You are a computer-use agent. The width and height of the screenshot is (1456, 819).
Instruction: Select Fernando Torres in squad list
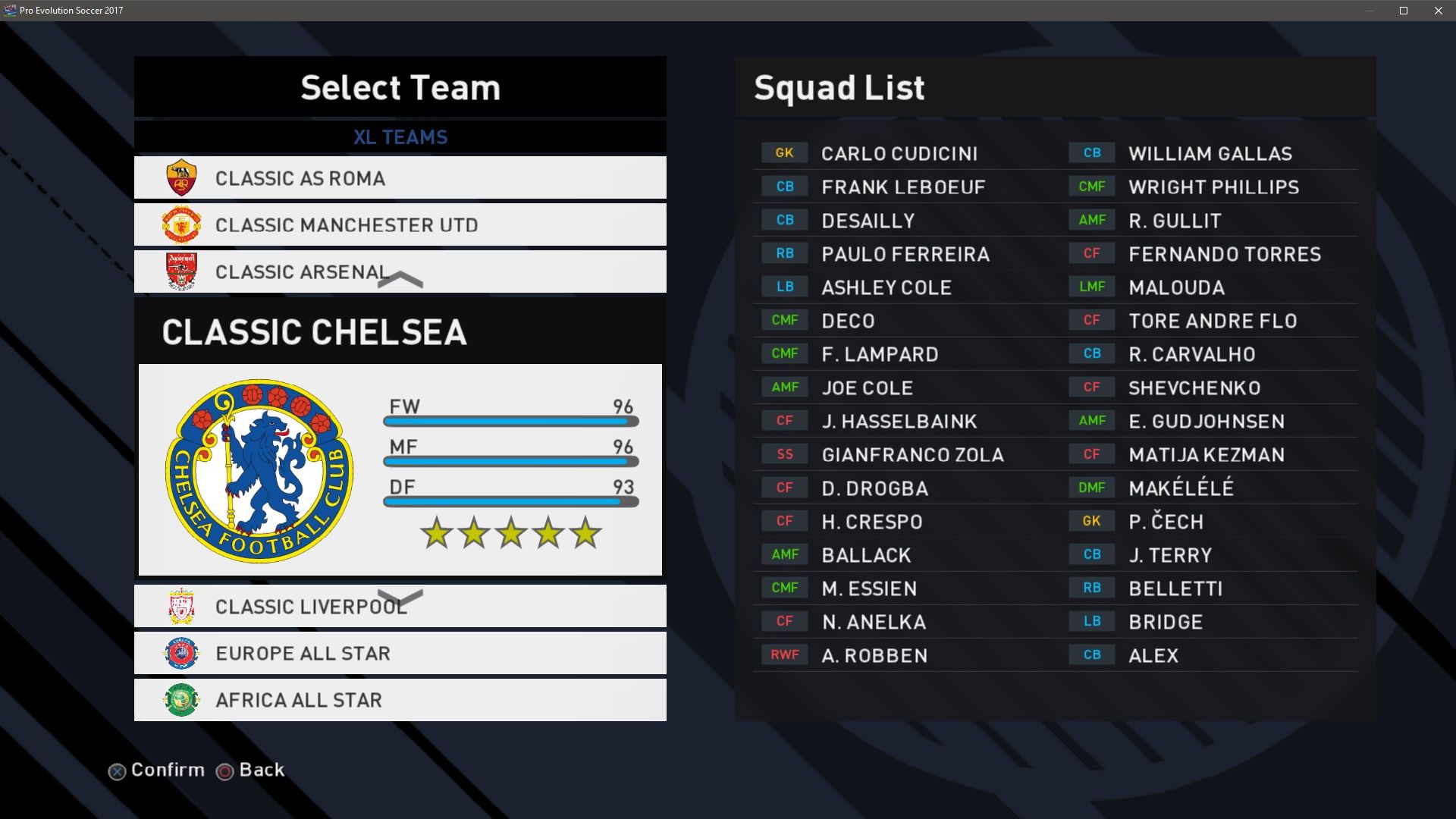pos(1224,254)
